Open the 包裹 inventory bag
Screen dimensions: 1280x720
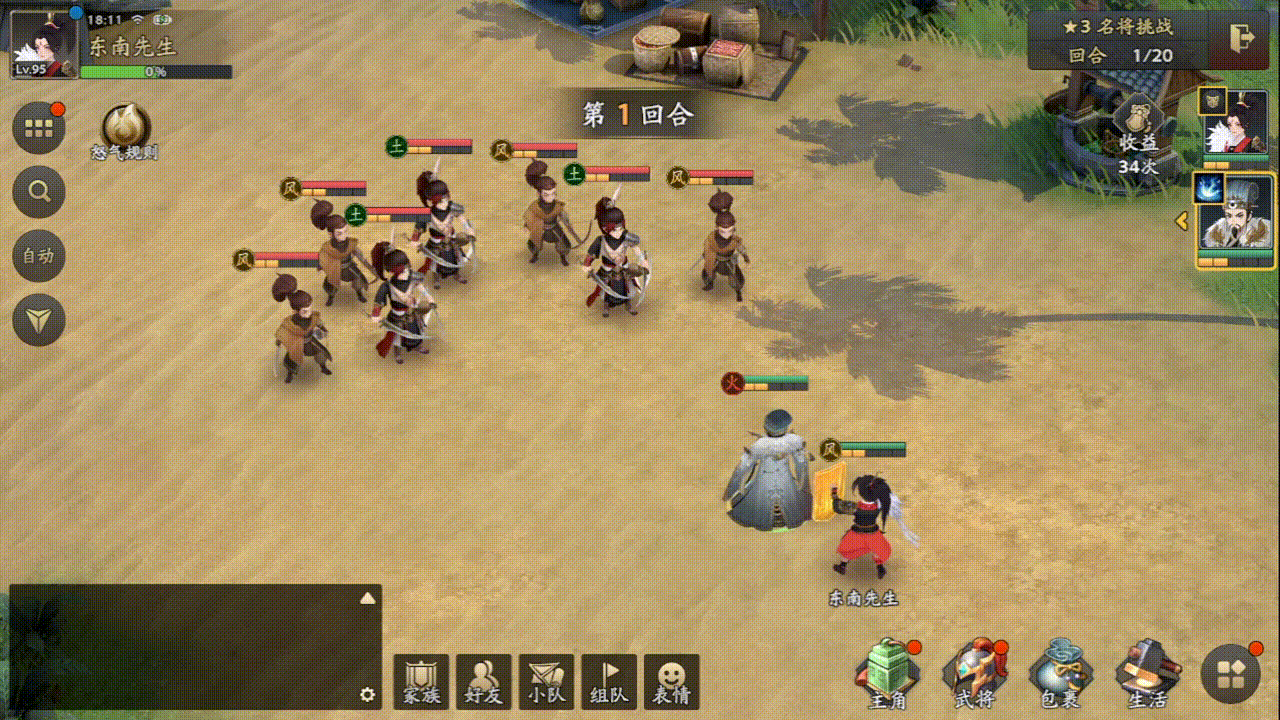coord(1060,675)
